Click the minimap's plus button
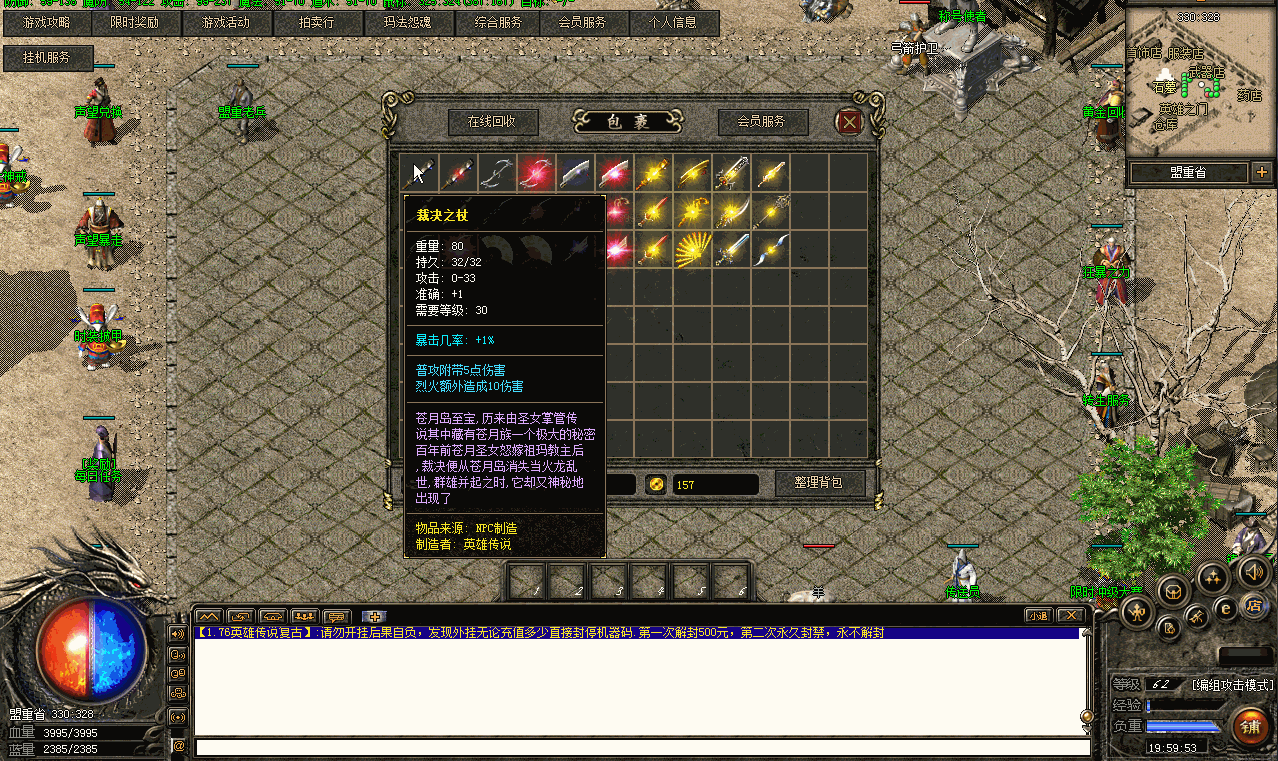Viewport: 1278px width, 761px height. coord(1260,172)
